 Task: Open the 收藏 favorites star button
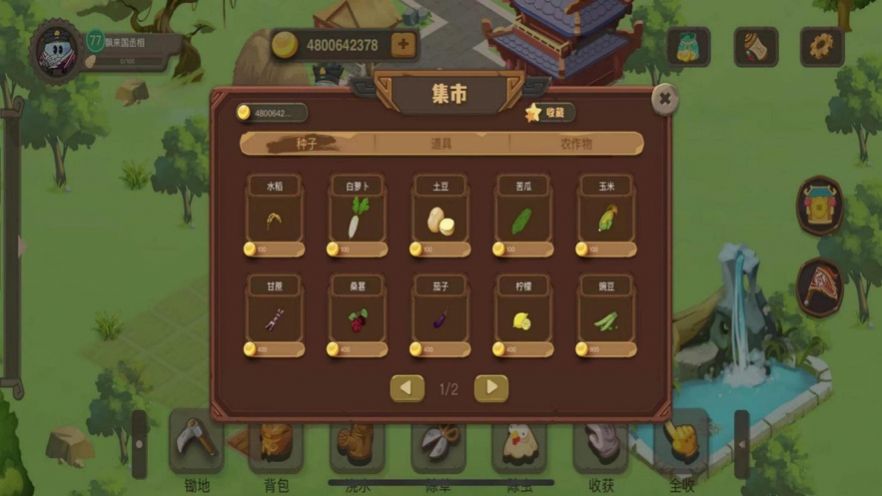pos(550,113)
